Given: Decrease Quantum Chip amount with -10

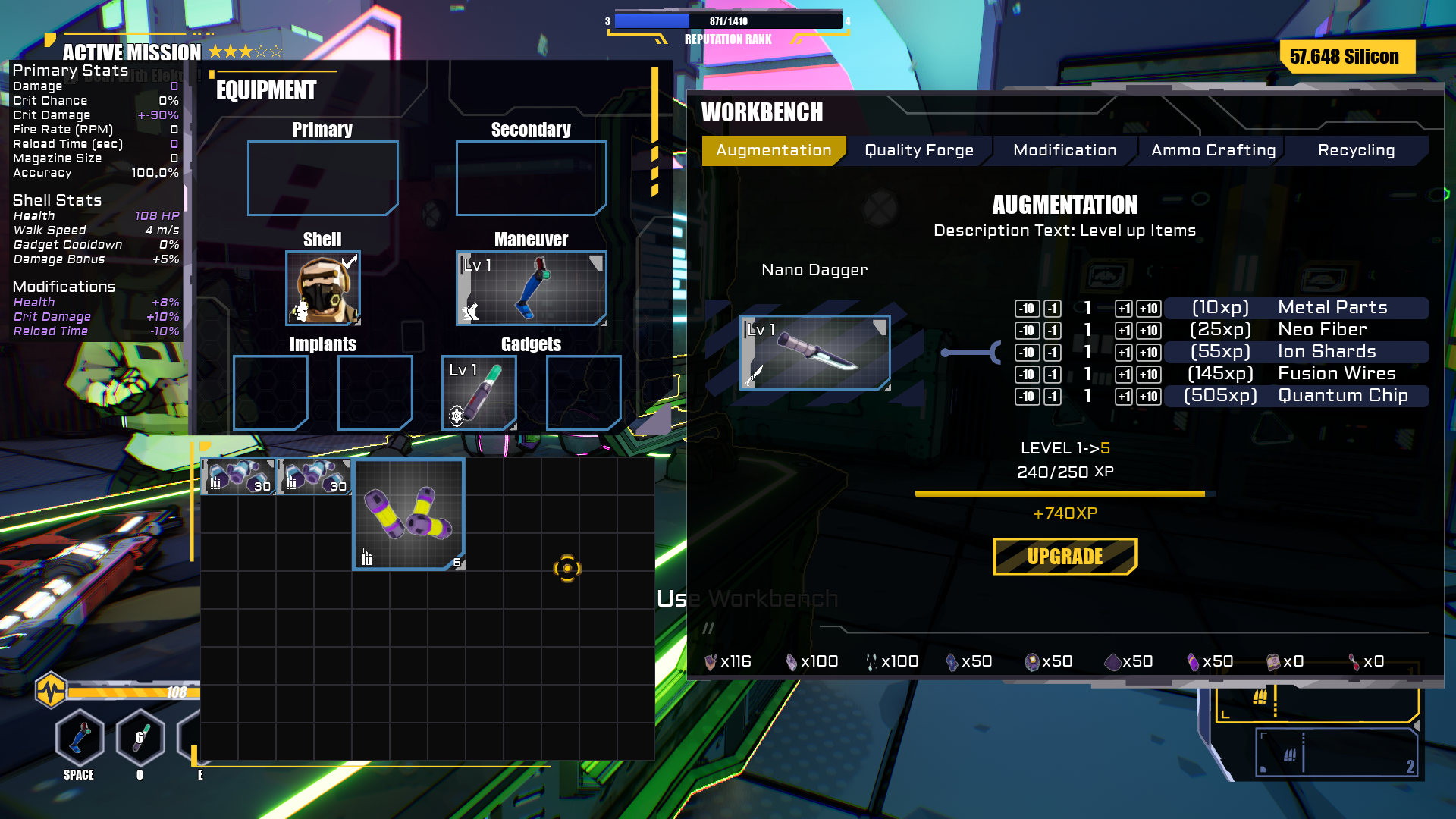Looking at the screenshot, I should (x=1028, y=396).
